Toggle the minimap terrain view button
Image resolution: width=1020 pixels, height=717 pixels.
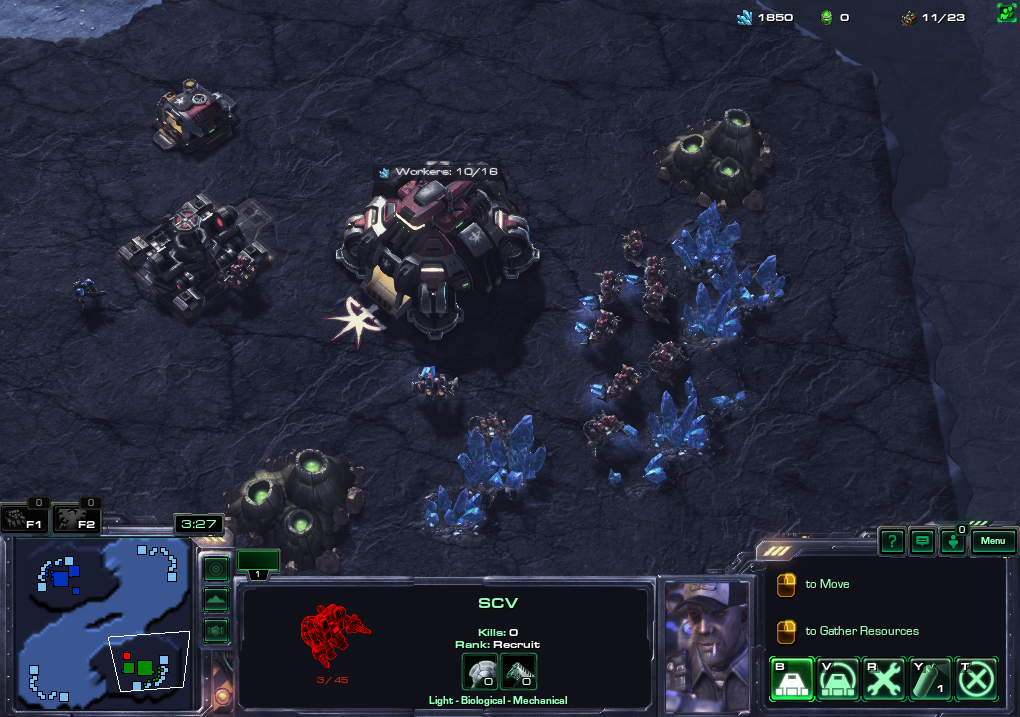[216, 600]
